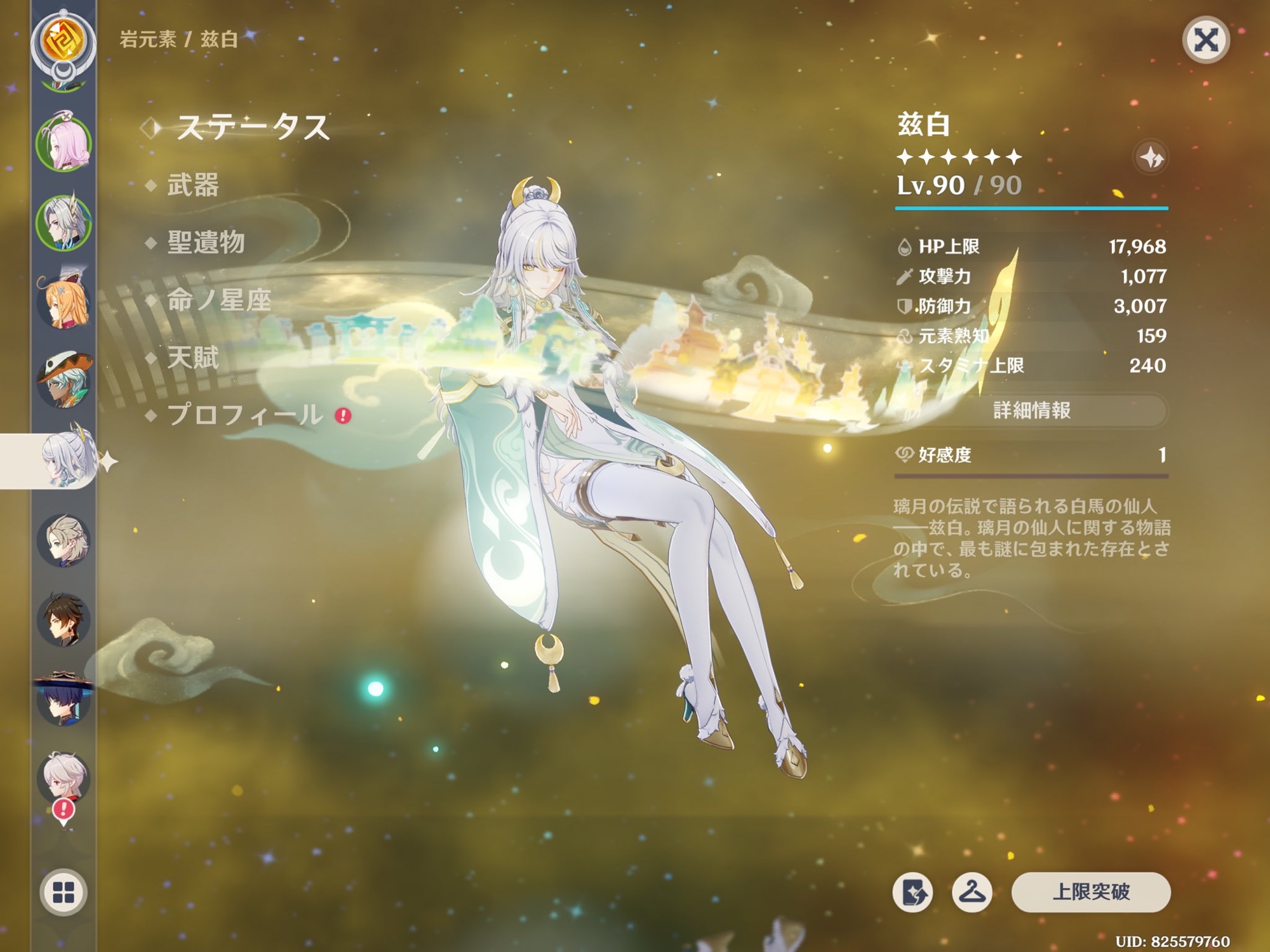Close the character screen with the X
The width and height of the screenshot is (1270, 952).
tap(1205, 41)
